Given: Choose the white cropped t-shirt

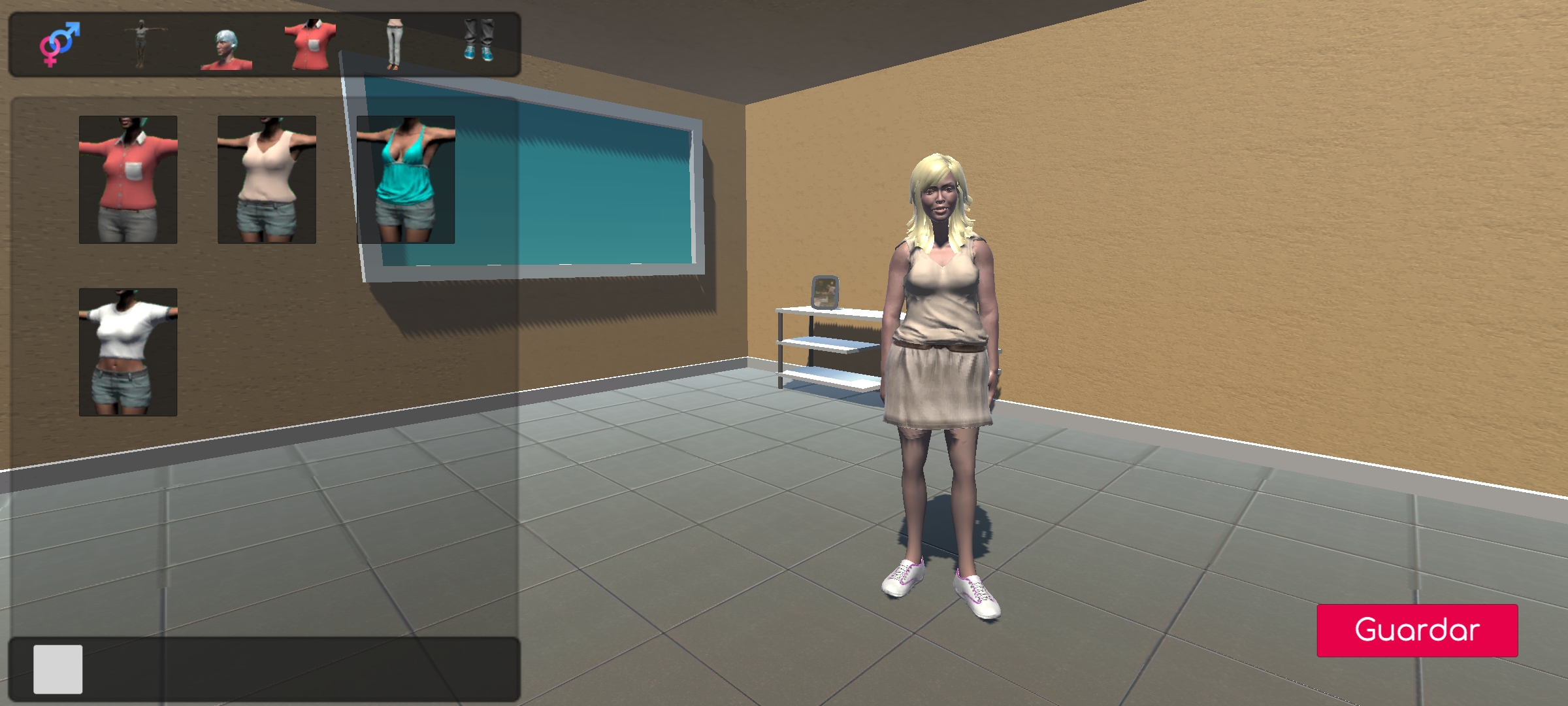Looking at the screenshot, I should click(x=128, y=352).
